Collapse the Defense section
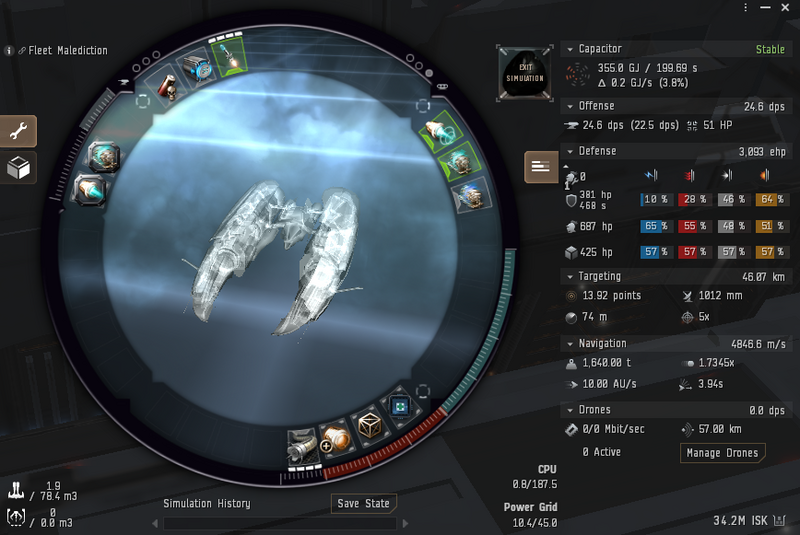 coord(569,152)
